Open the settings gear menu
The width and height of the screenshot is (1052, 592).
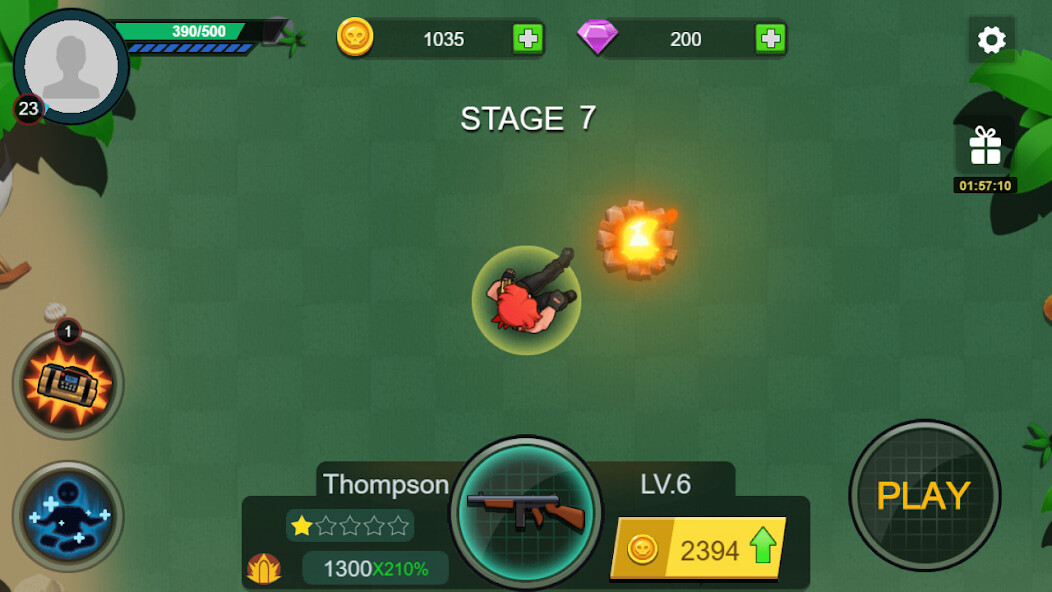coord(991,40)
